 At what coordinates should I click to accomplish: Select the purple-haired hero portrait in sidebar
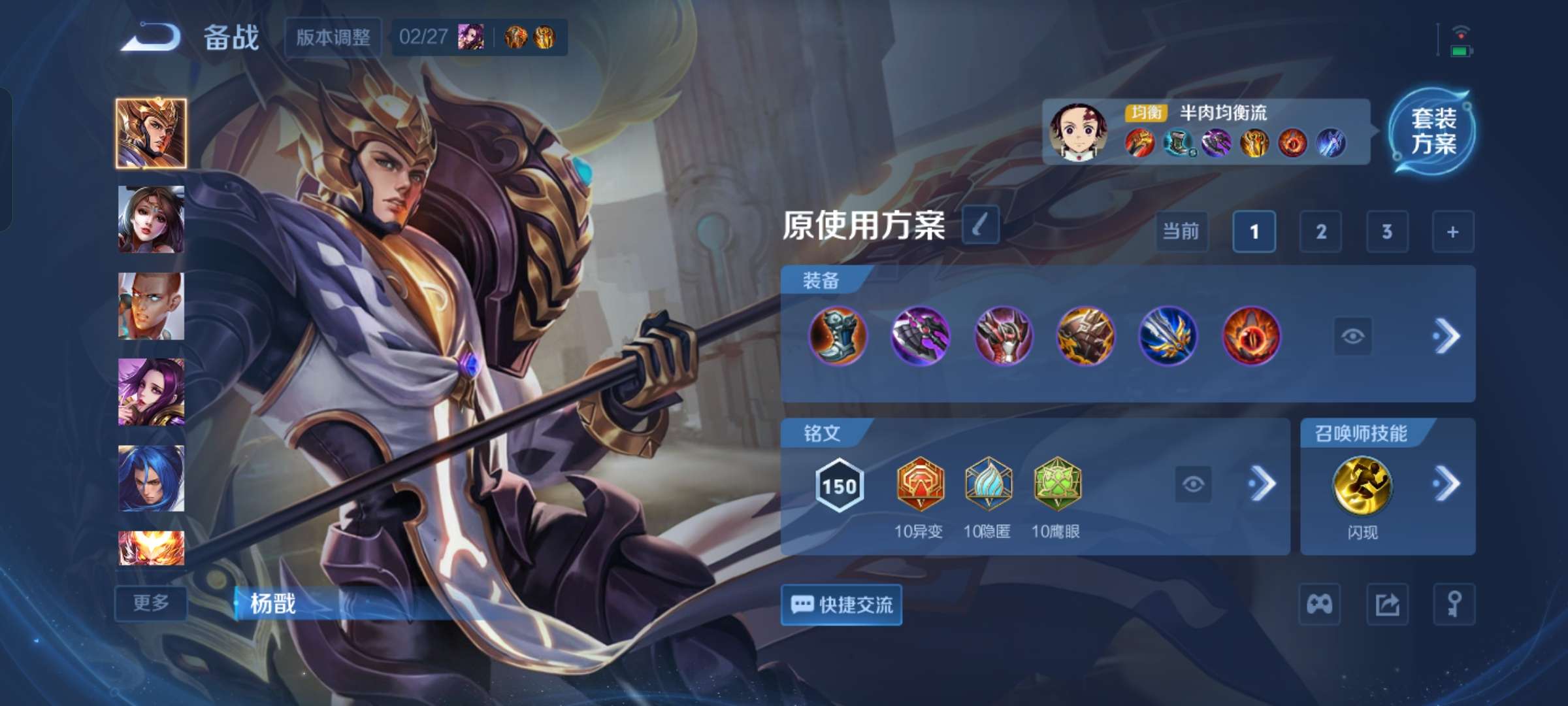tap(151, 392)
